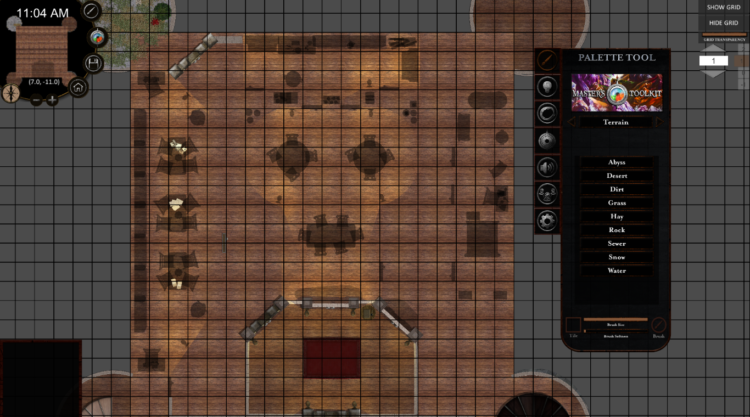Click the Show Grid button
Viewport: 750px width, 417px height.
(x=722, y=7)
